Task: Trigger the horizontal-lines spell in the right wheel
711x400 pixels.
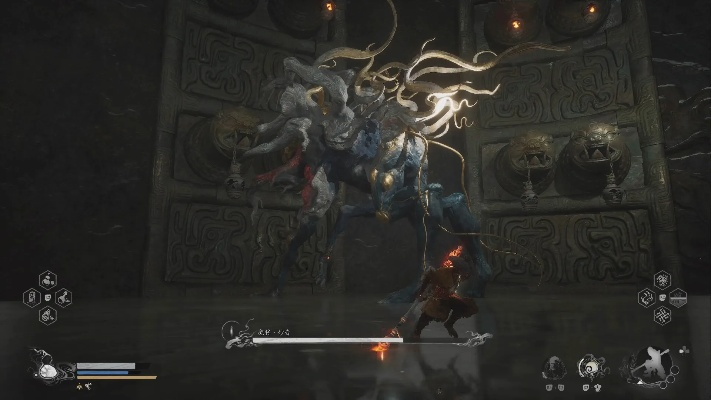Action: click(677, 297)
